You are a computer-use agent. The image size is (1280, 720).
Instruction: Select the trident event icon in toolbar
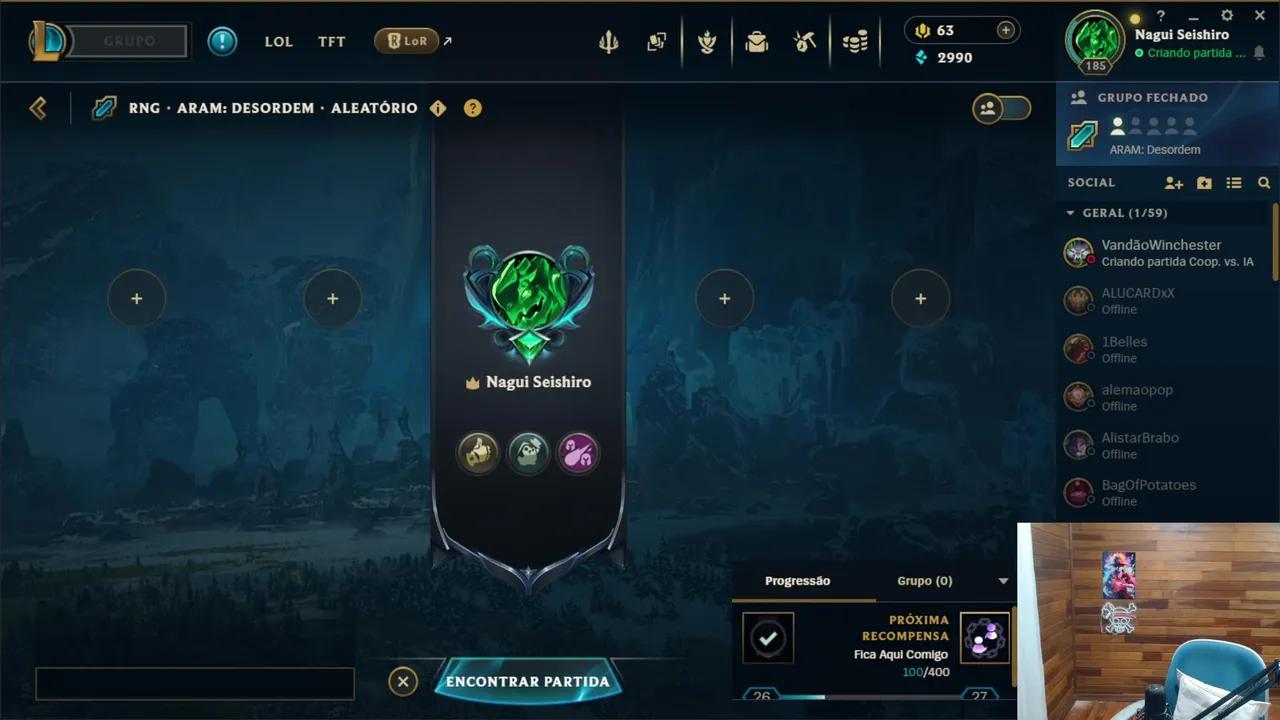(608, 41)
